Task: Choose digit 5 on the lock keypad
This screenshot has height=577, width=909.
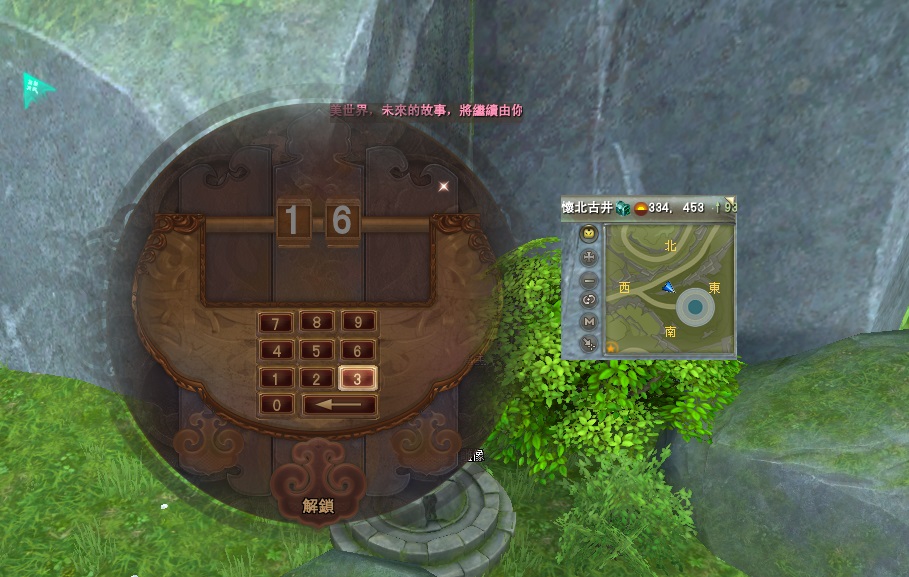Action: pos(317,351)
